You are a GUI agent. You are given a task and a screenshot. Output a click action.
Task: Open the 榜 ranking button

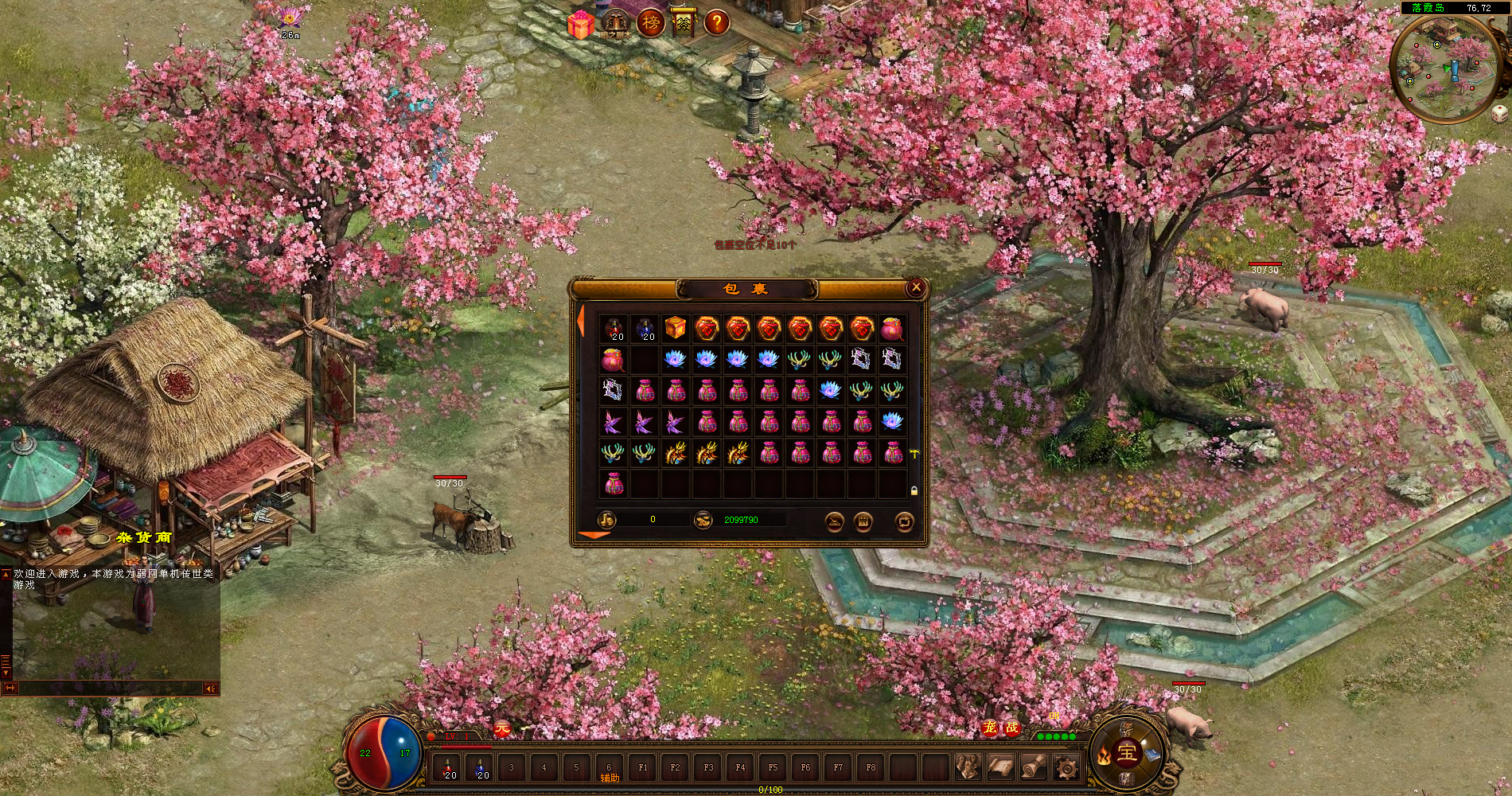pos(651,23)
